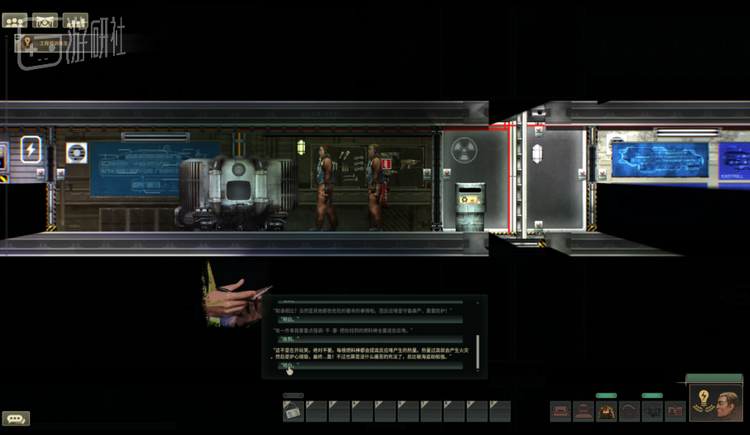Open the third top-left button with bars icon
This screenshot has height=435, width=750.
(x=75, y=20)
